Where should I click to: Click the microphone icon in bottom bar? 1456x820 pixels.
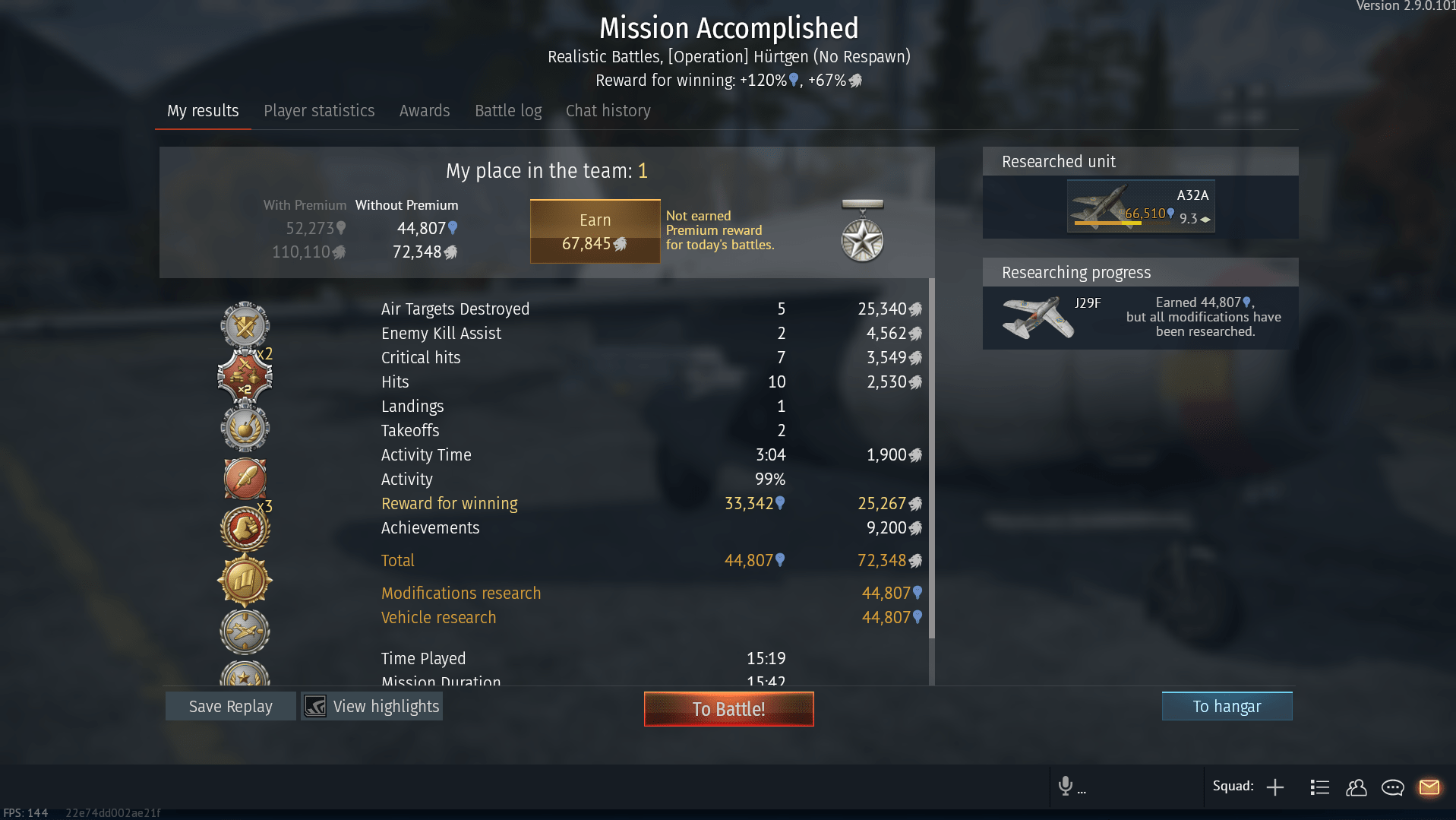tap(1067, 787)
